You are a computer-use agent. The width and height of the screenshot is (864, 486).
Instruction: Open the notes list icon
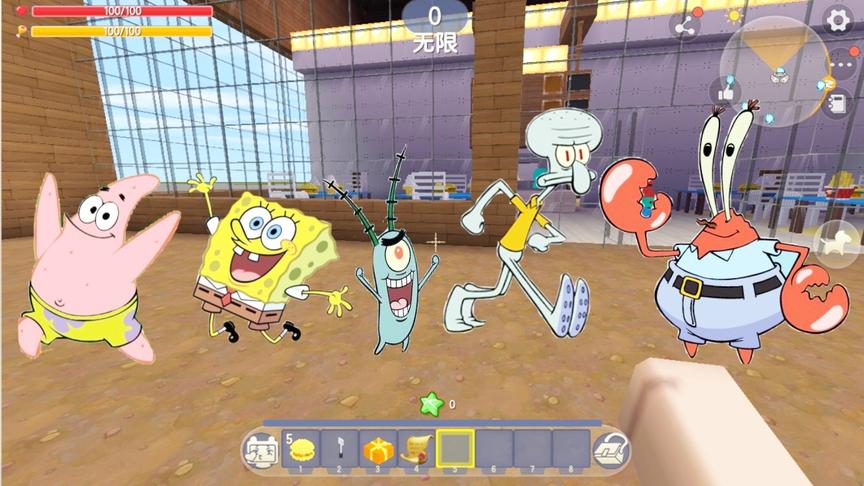point(836,103)
